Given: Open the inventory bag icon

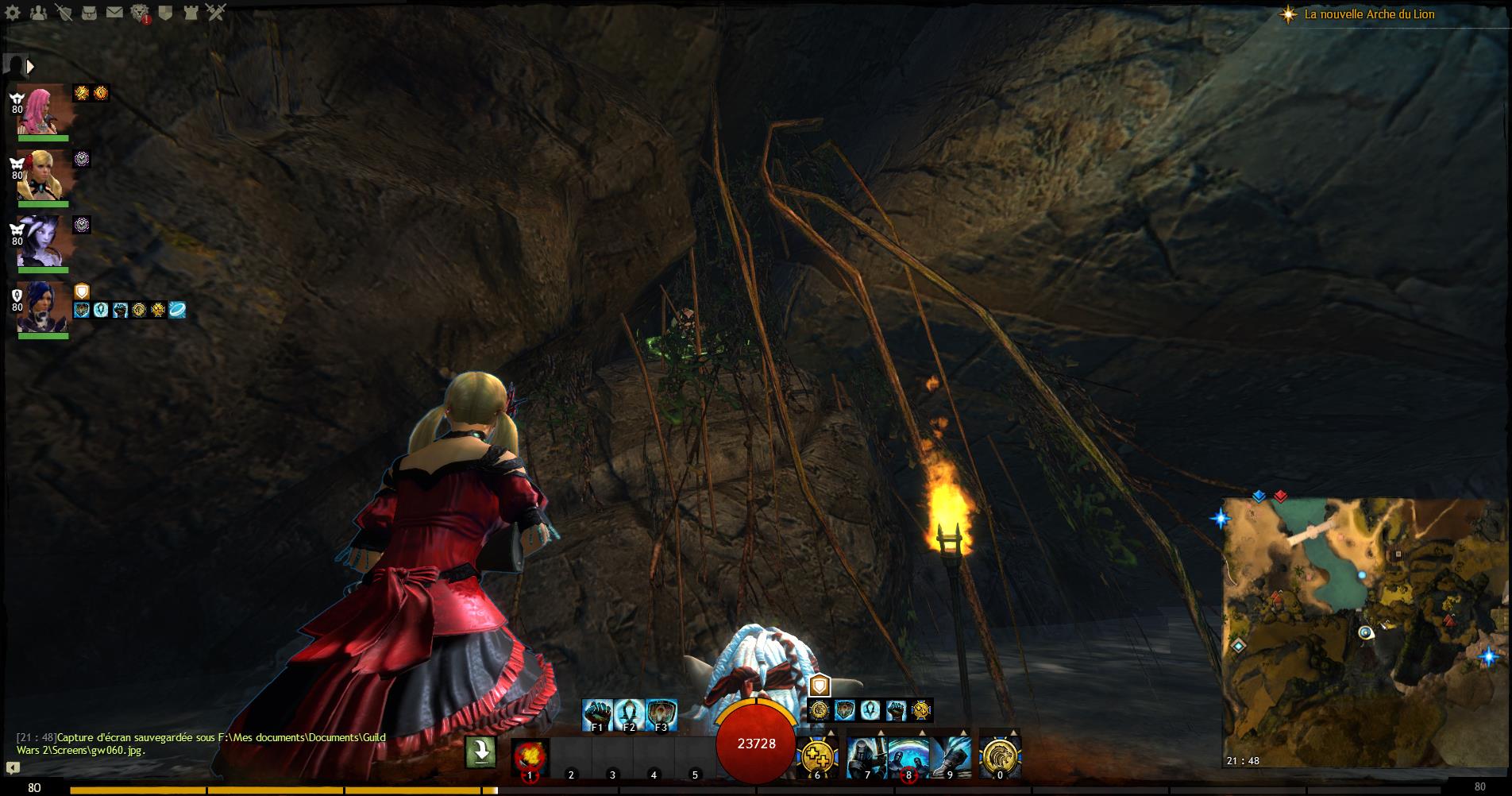Looking at the screenshot, I should point(90,13).
